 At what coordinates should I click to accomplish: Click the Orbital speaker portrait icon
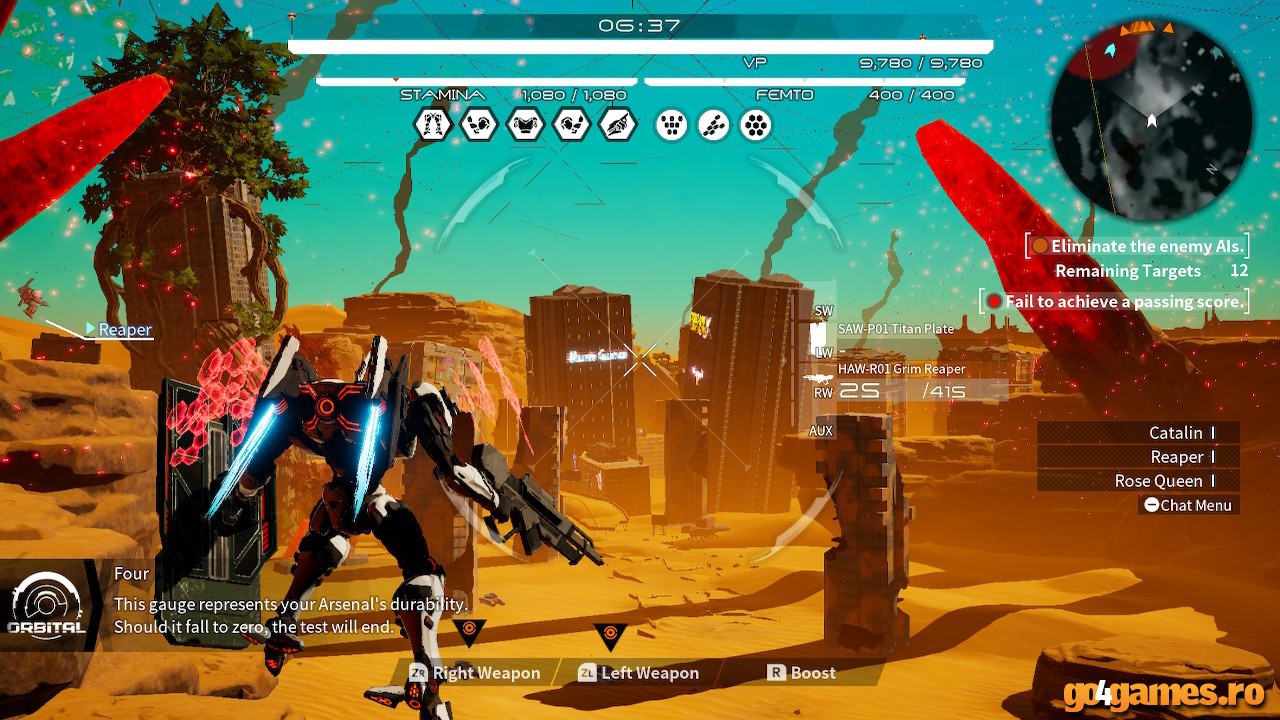tap(47, 601)
